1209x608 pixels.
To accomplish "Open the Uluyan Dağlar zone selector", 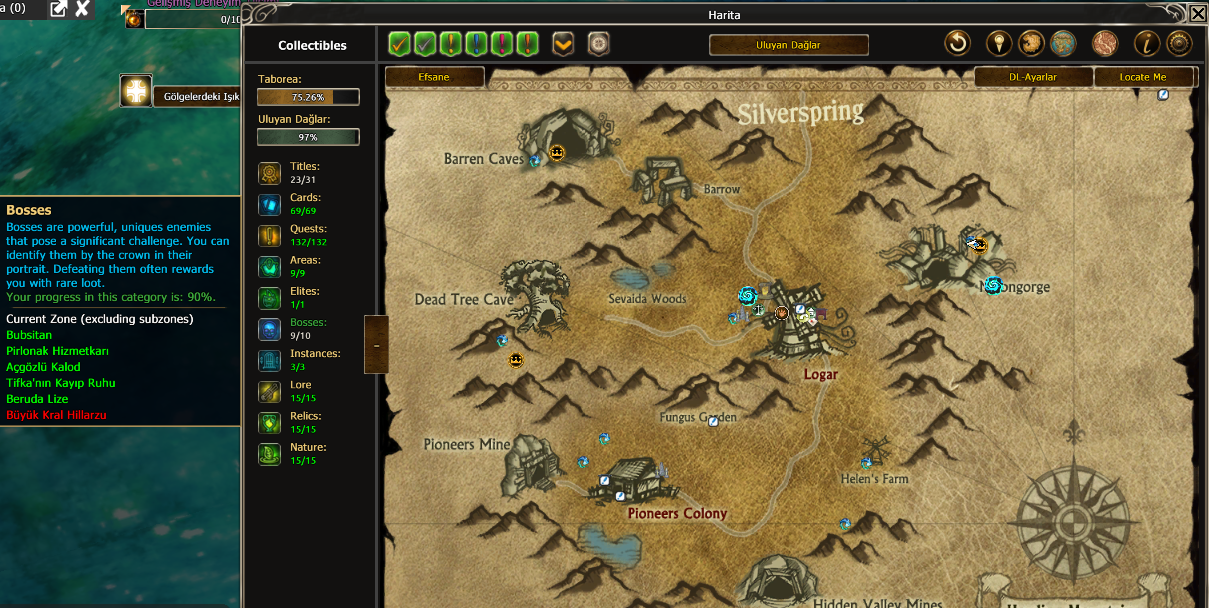I will tap(788, 45).
